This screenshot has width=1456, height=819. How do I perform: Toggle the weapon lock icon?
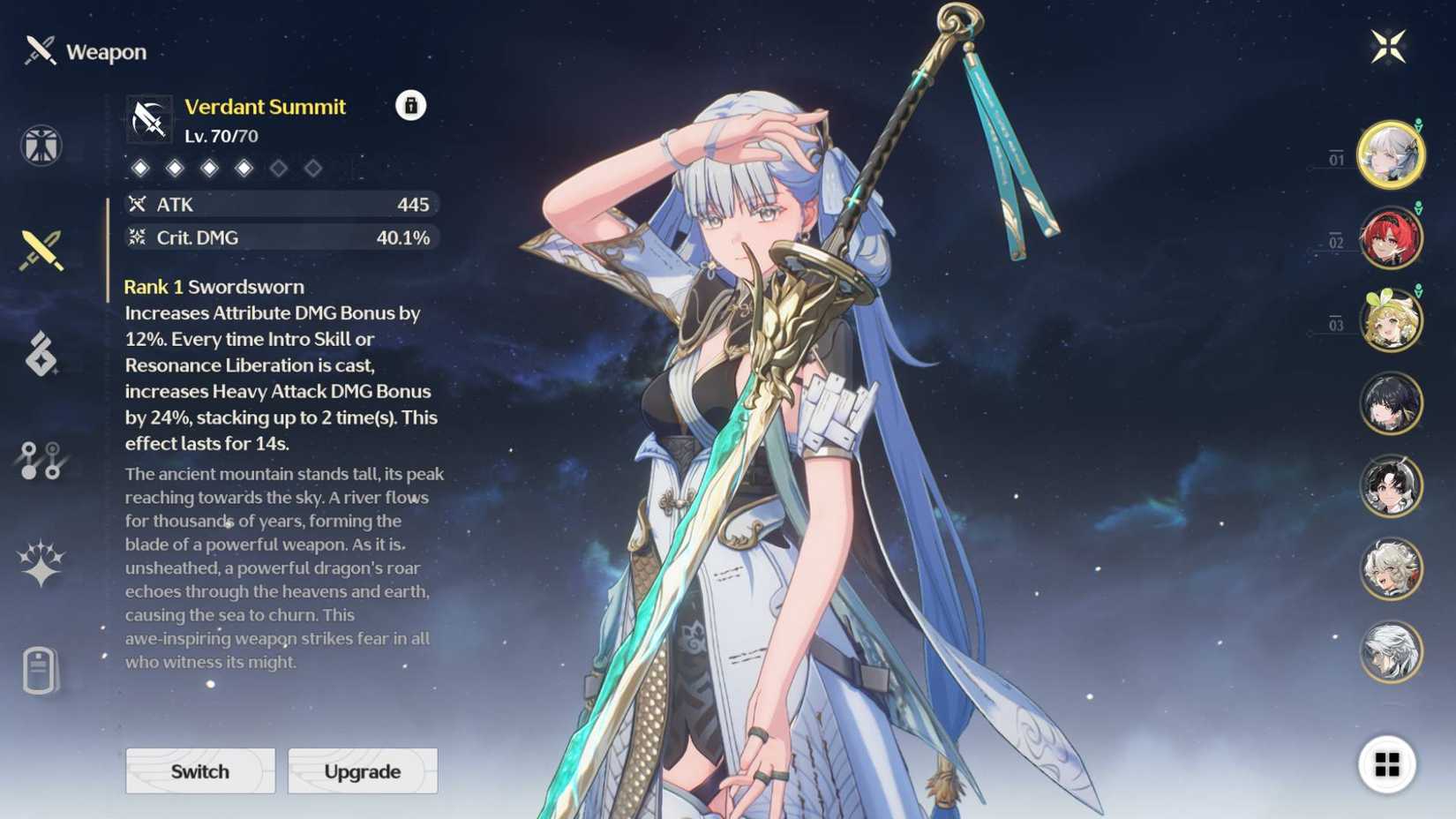pyautogui.click(x=409, y=106)
